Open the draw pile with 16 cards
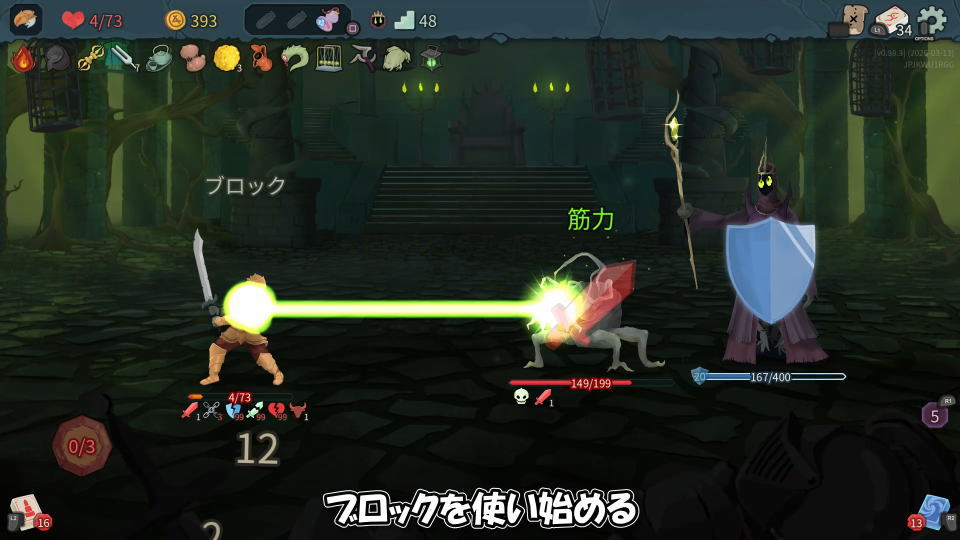The image size is (960, 540). point(27,512)
